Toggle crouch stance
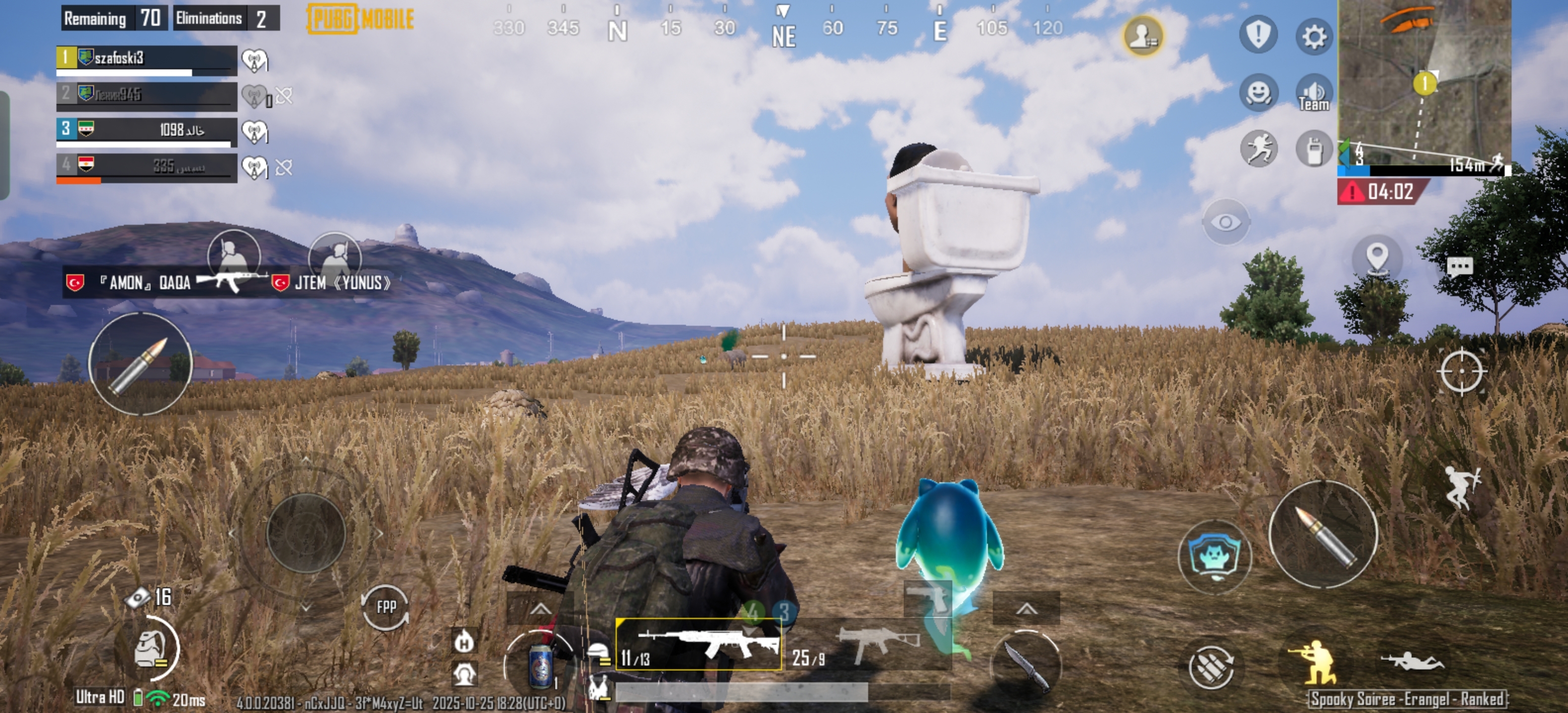 tap(1314, 663)
